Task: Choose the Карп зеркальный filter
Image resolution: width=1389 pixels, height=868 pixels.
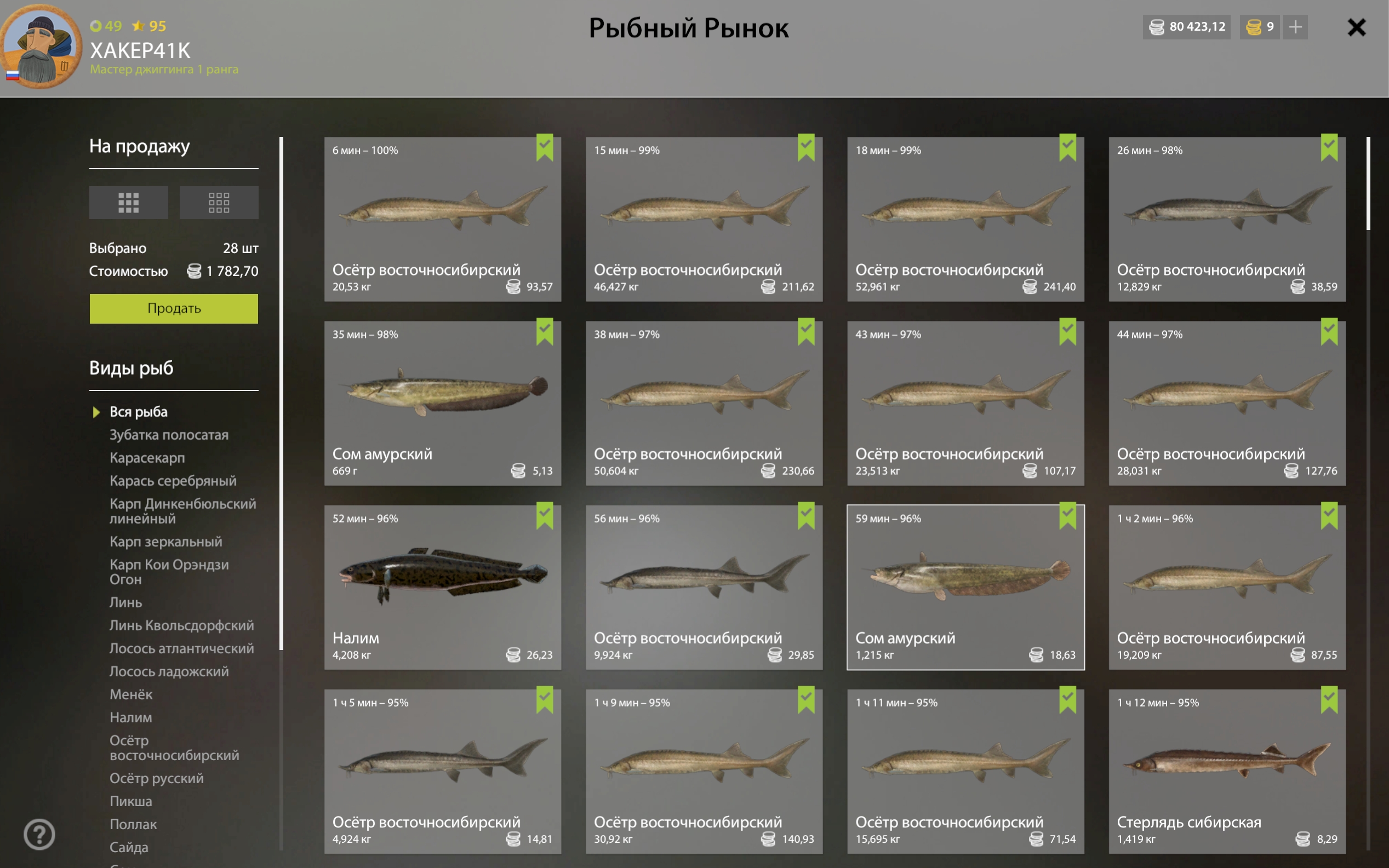Action: pyautogui.click(x=165, y=542)
